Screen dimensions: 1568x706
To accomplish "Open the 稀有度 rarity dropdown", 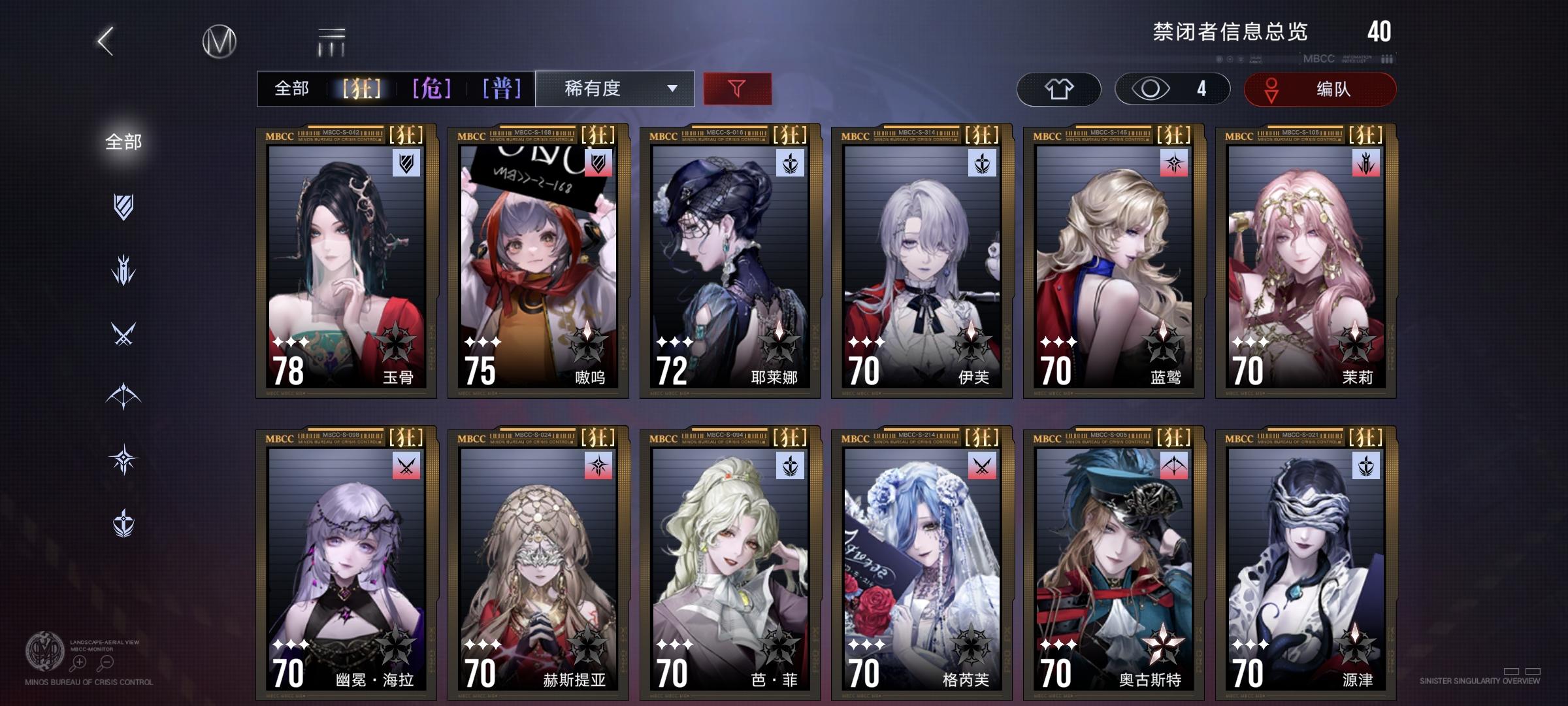I will pyautogui.click(x=614, y=88).
